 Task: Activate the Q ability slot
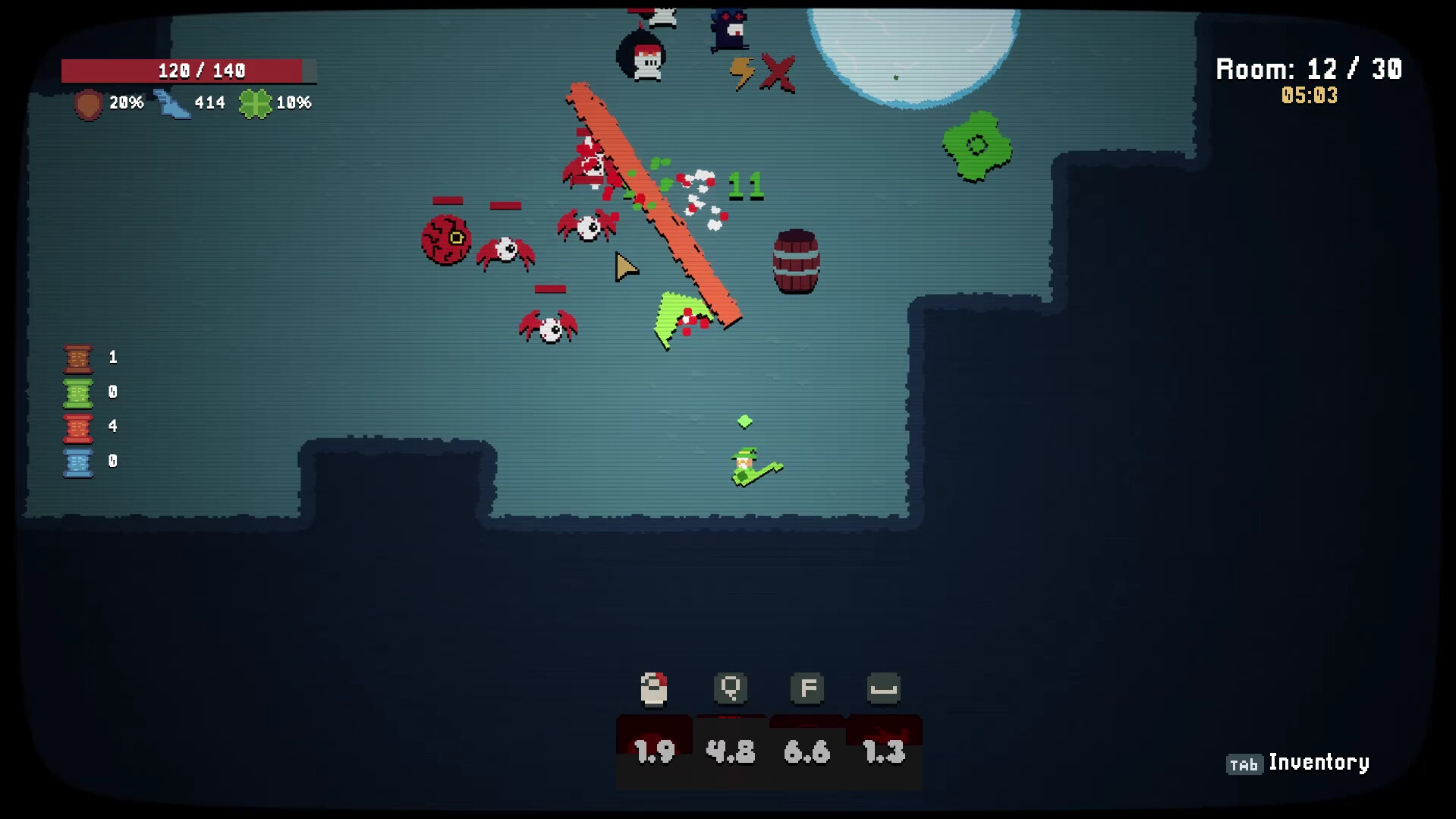point(729,689)
